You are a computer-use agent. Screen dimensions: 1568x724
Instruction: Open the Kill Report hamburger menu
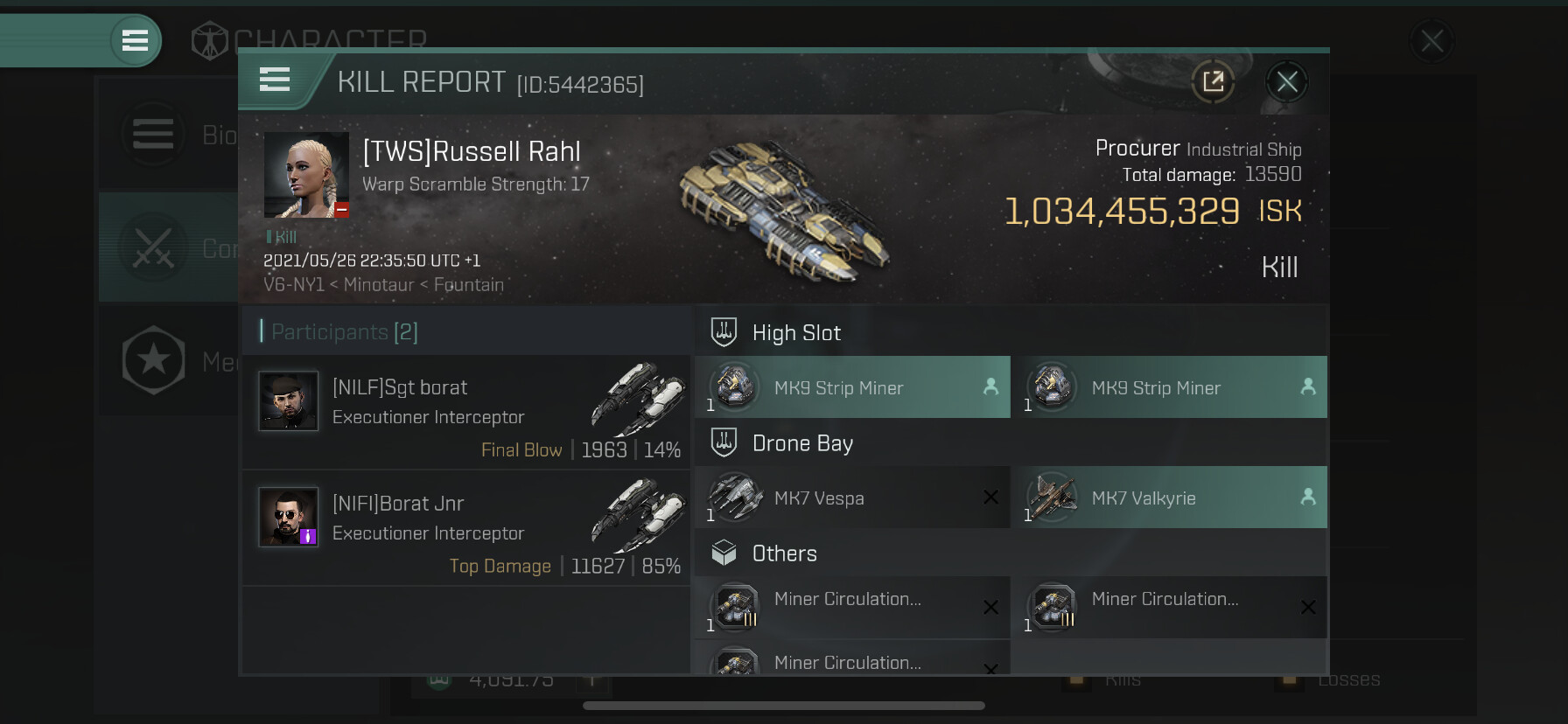(x=275, y=80)
